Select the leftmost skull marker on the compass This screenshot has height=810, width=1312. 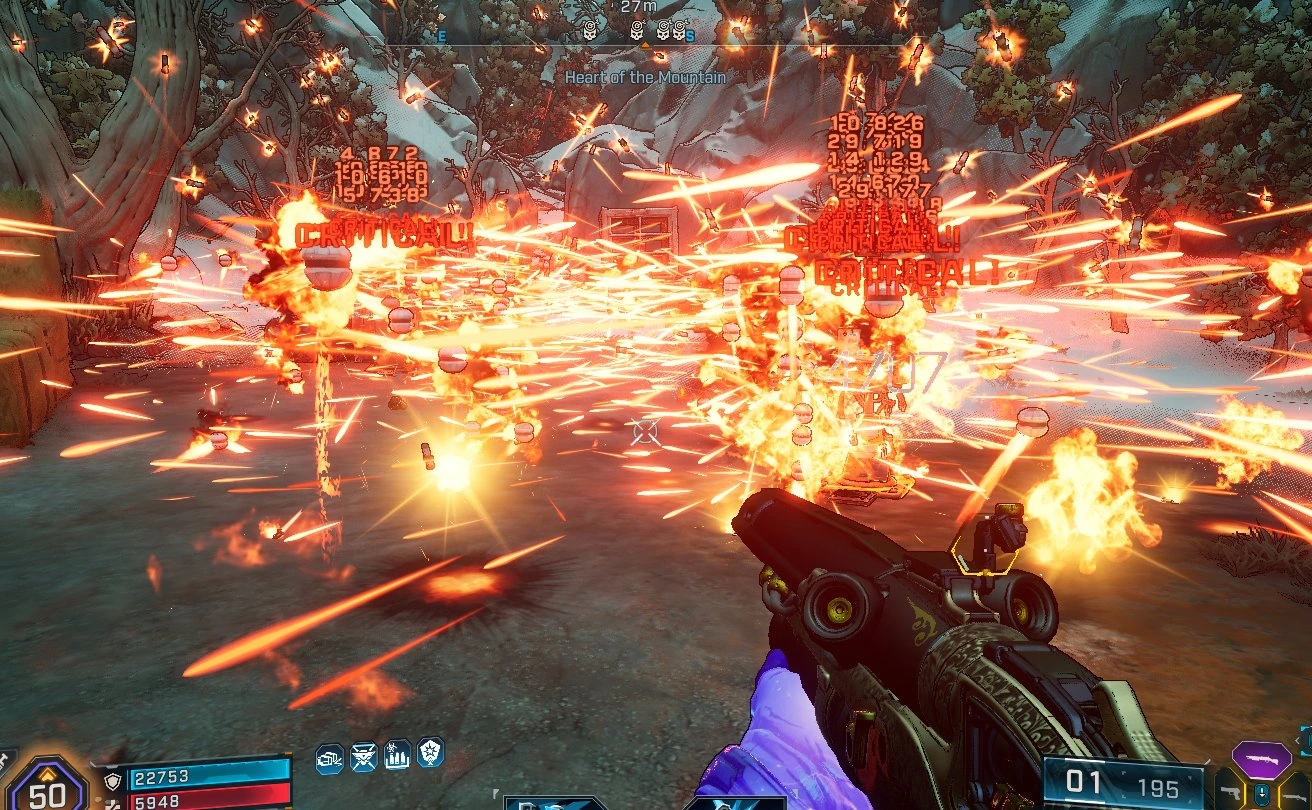(x=589, y=29)
